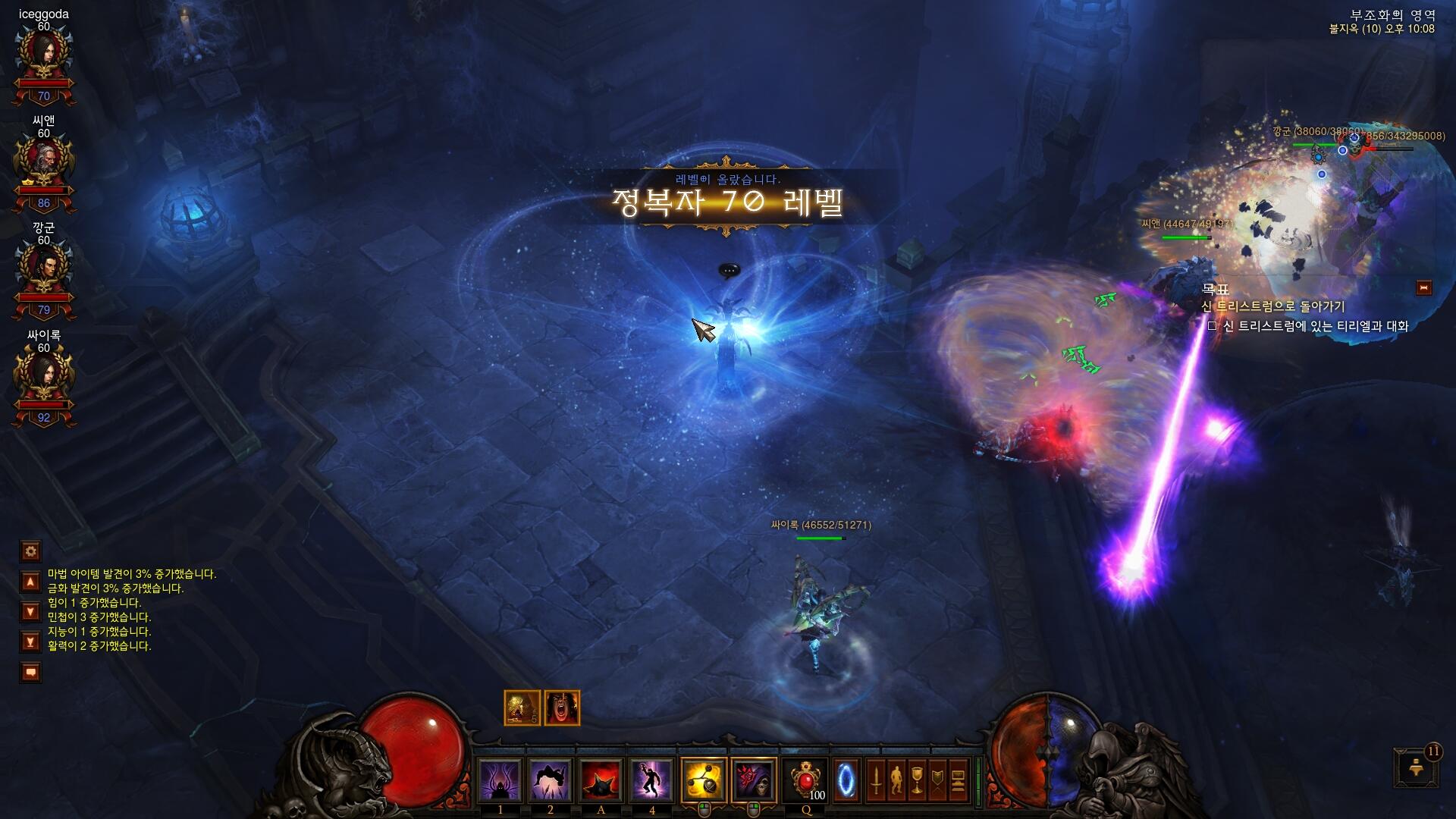Open the game menu computer icon
The height and width of the screenshot is (819, 1456).
pos(958,780)
